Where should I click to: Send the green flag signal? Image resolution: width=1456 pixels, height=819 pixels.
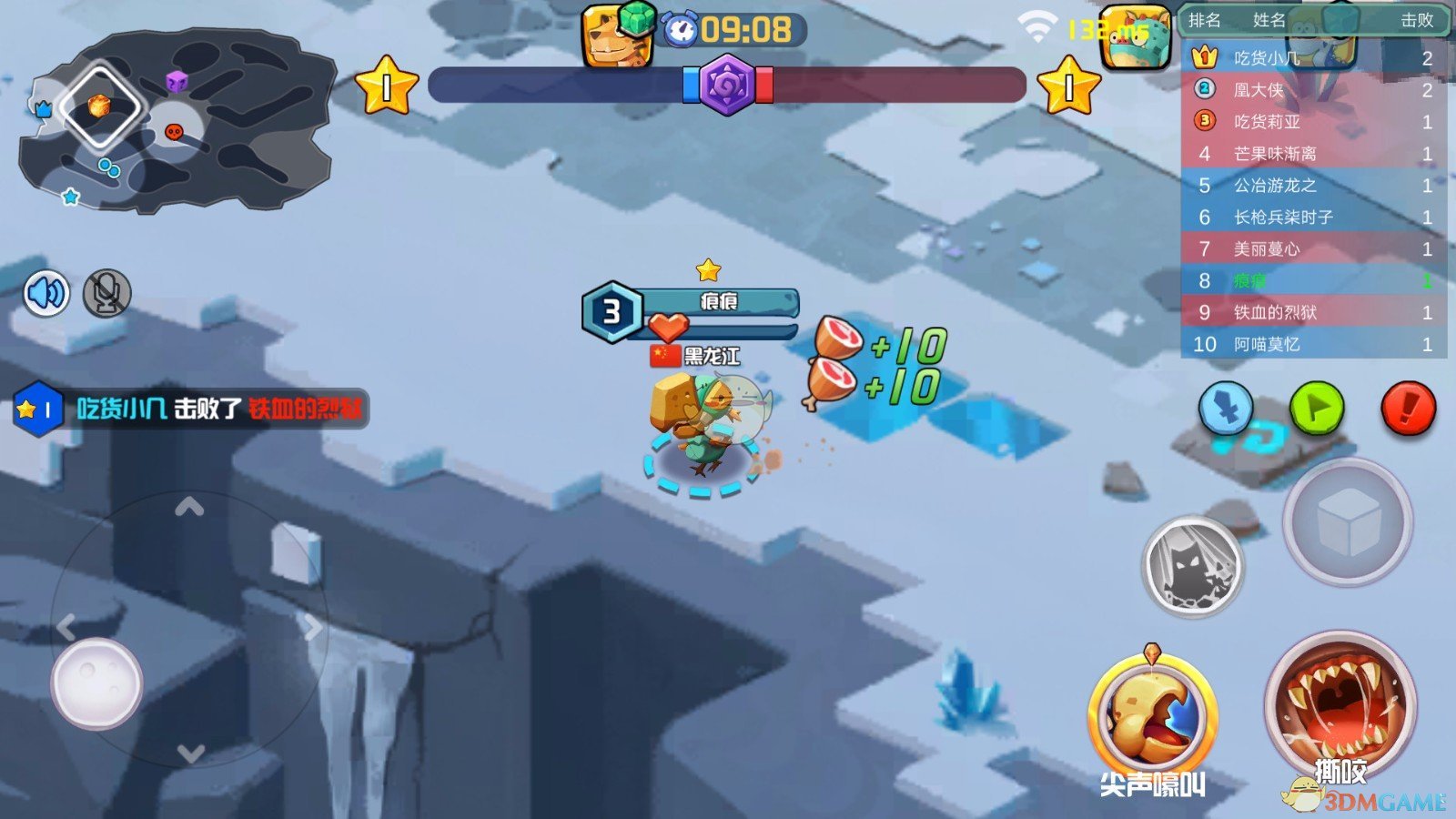1317,409
